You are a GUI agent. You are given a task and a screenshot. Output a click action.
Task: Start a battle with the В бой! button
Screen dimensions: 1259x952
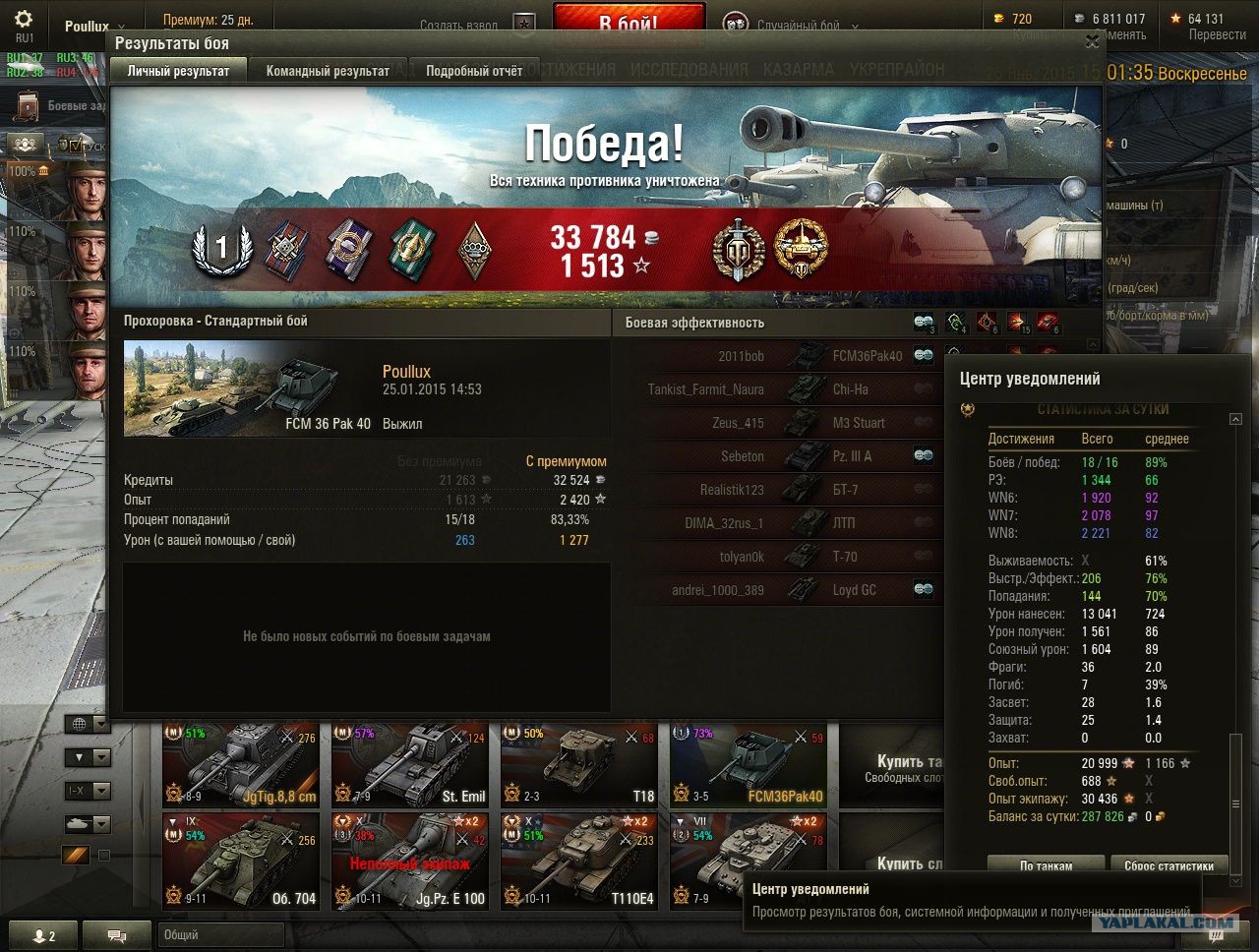tap(629, 22)
